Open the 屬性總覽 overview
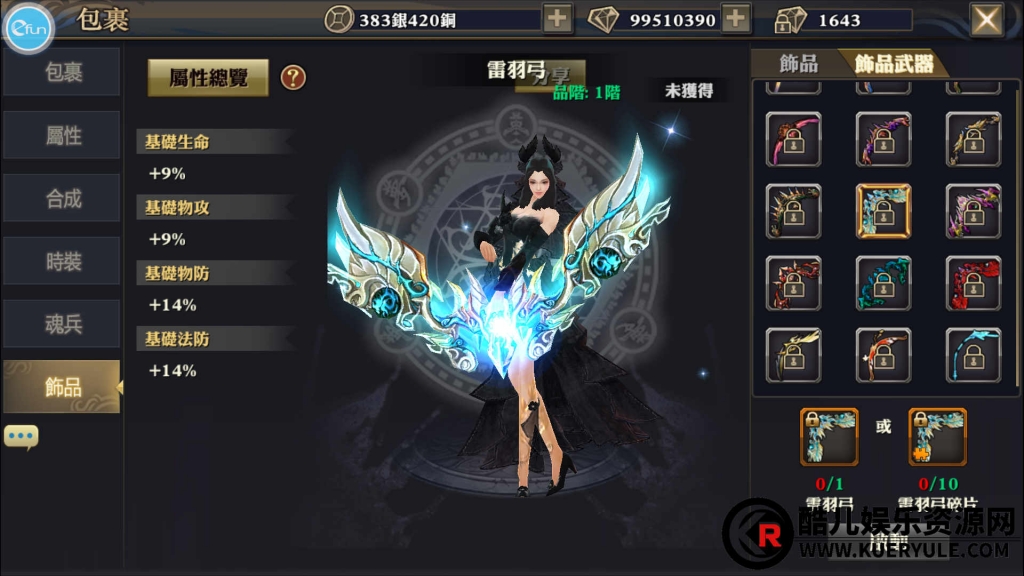Viewport: 1024px width, 576px height. [x=208, y=77]
